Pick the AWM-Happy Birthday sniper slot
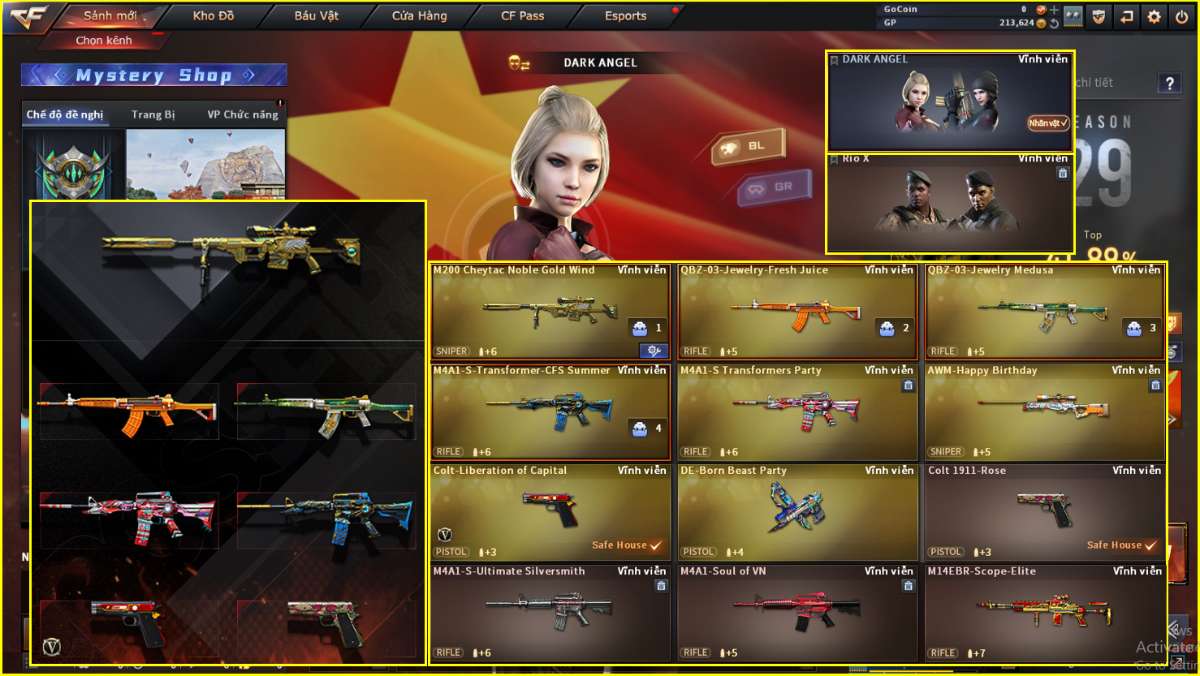Image resolution: width=1200 pixels, height=676 pixels. click(x=1045, y=411)
